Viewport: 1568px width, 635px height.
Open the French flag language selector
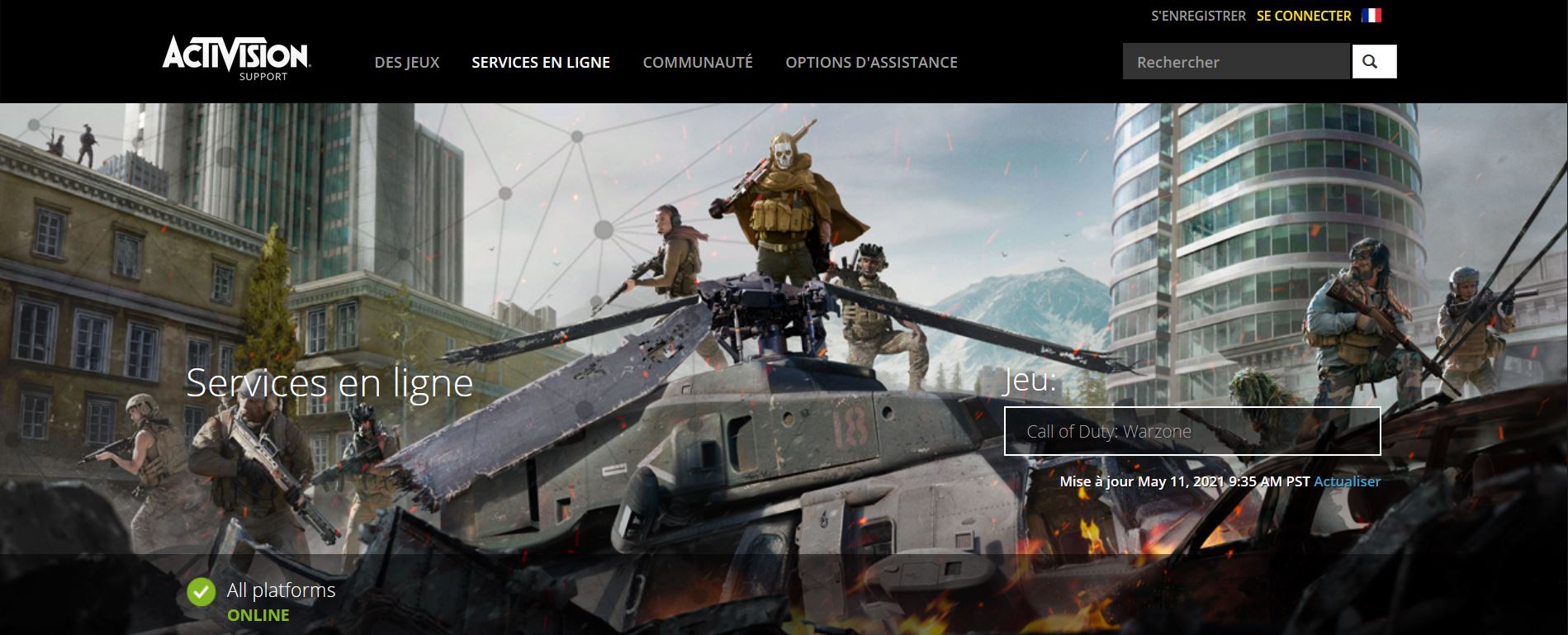pos(1370,15)
